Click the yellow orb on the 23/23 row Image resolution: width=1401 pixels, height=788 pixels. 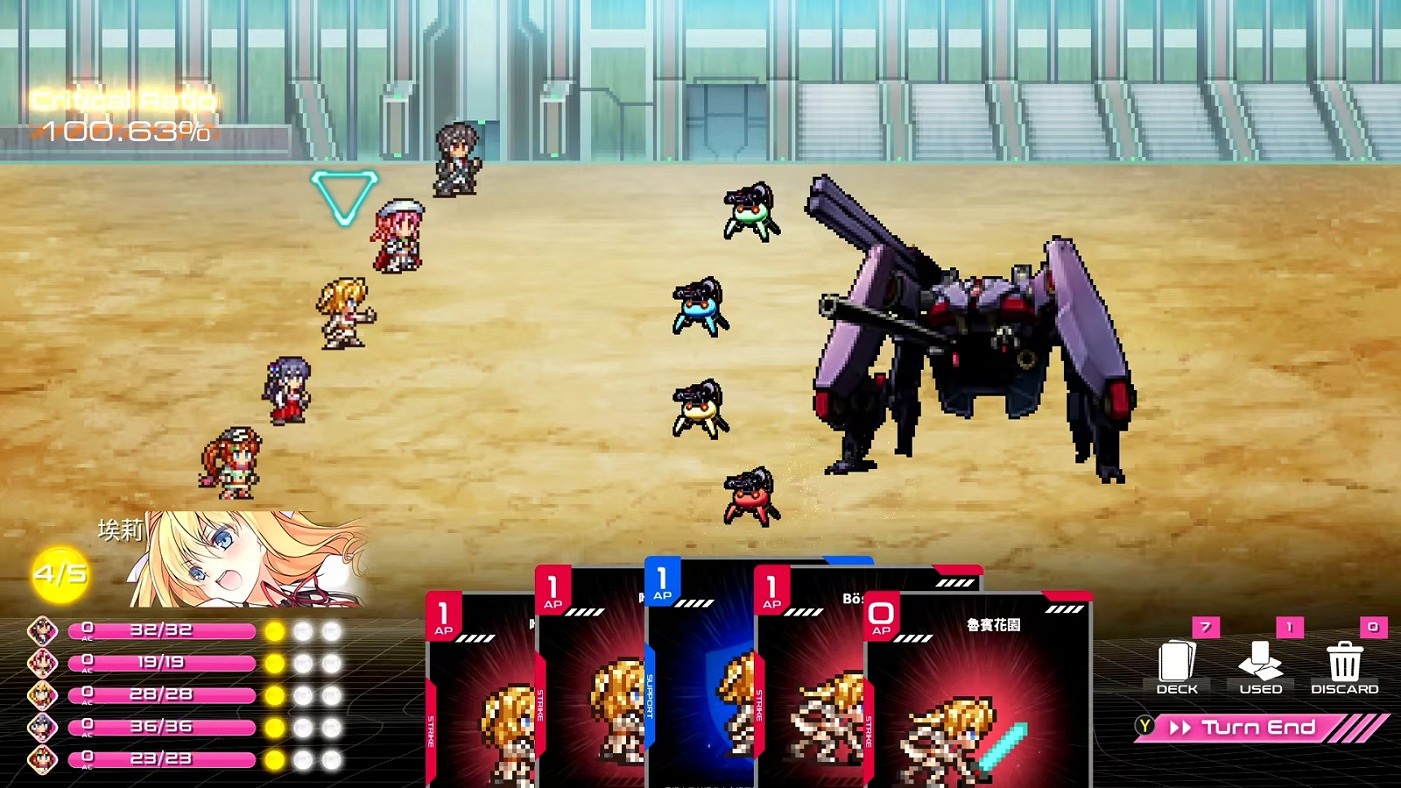click(x=276, y=758)
